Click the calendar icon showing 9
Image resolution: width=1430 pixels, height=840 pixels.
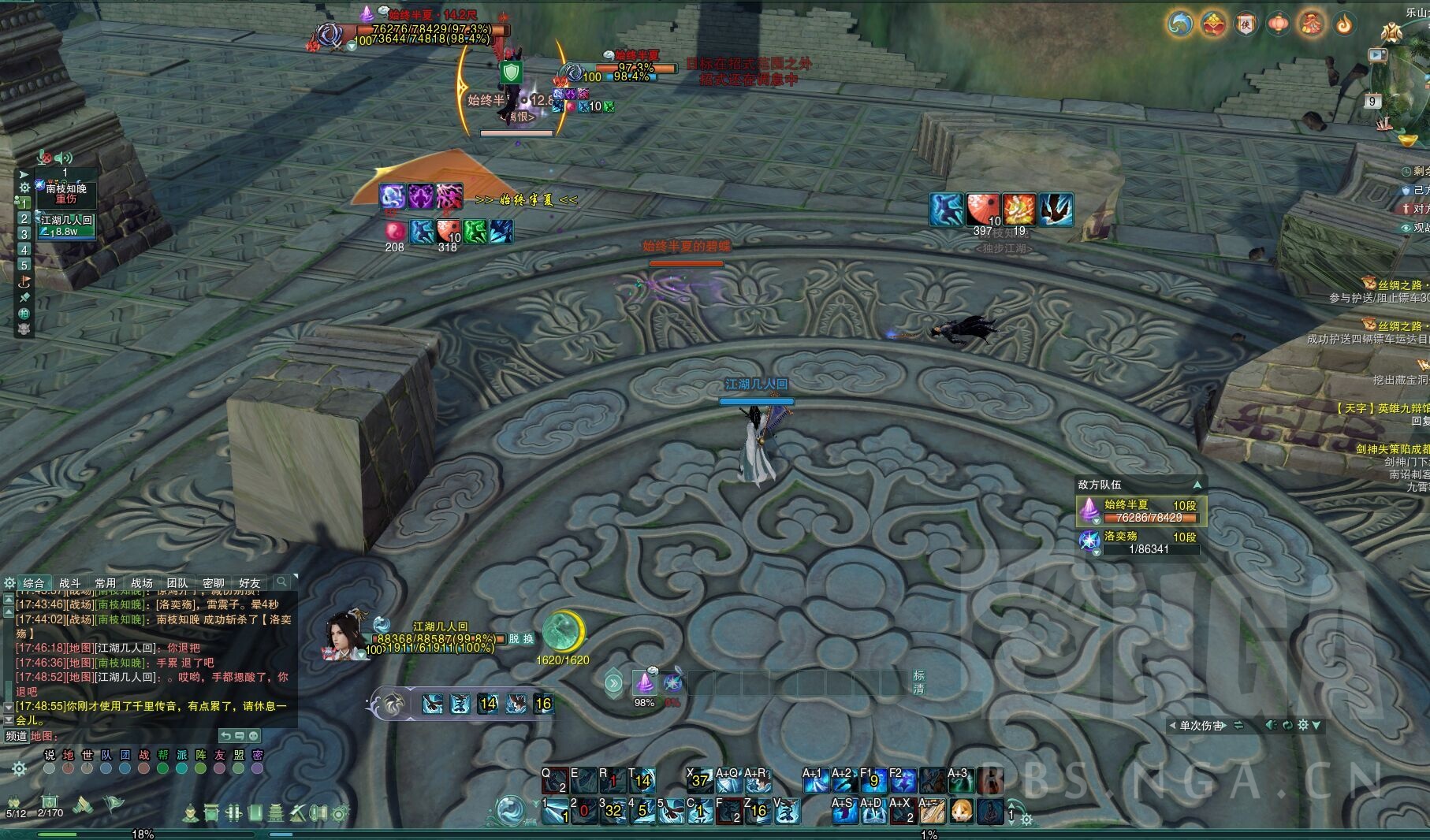pyautogui.click(x=1372, y=101)
